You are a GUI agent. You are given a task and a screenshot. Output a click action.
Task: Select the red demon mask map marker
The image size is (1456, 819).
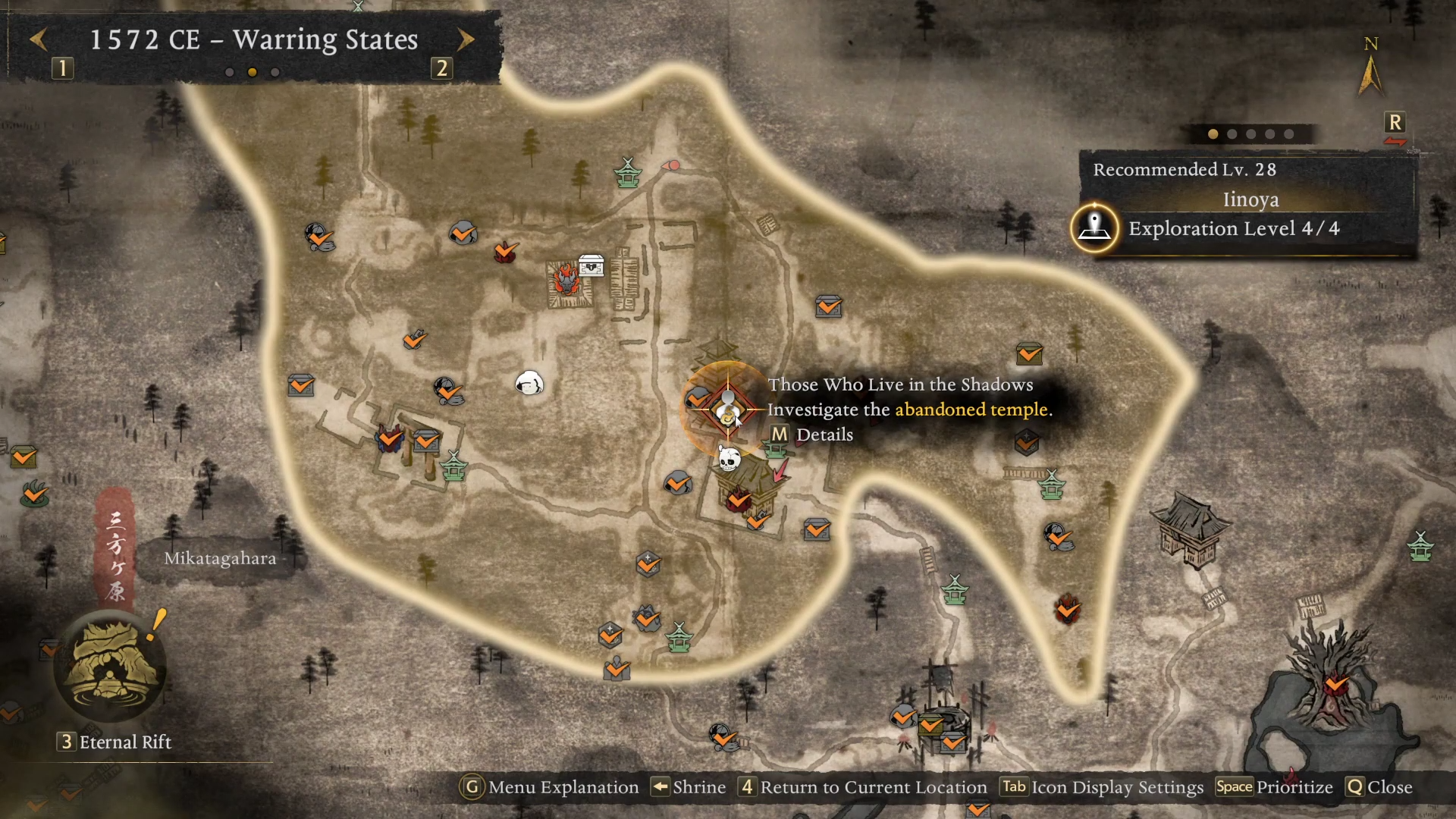coord(566,279)
